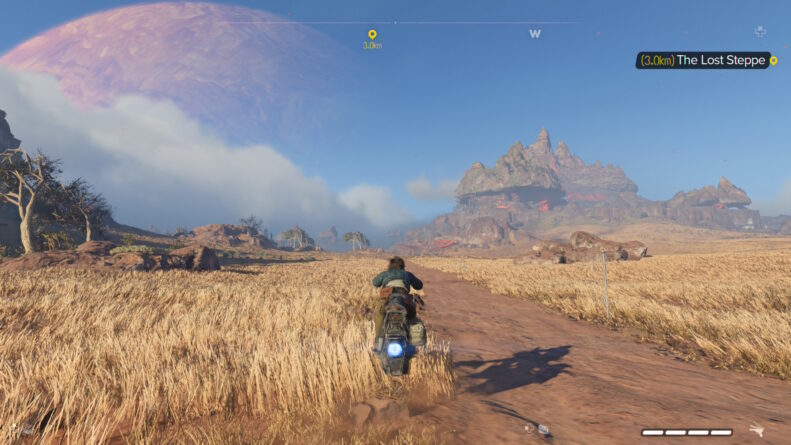Viewport: 791px width, 445px height.
Task: Select The Lost Steppe objective tracker
Action: [x=706, y=61]
